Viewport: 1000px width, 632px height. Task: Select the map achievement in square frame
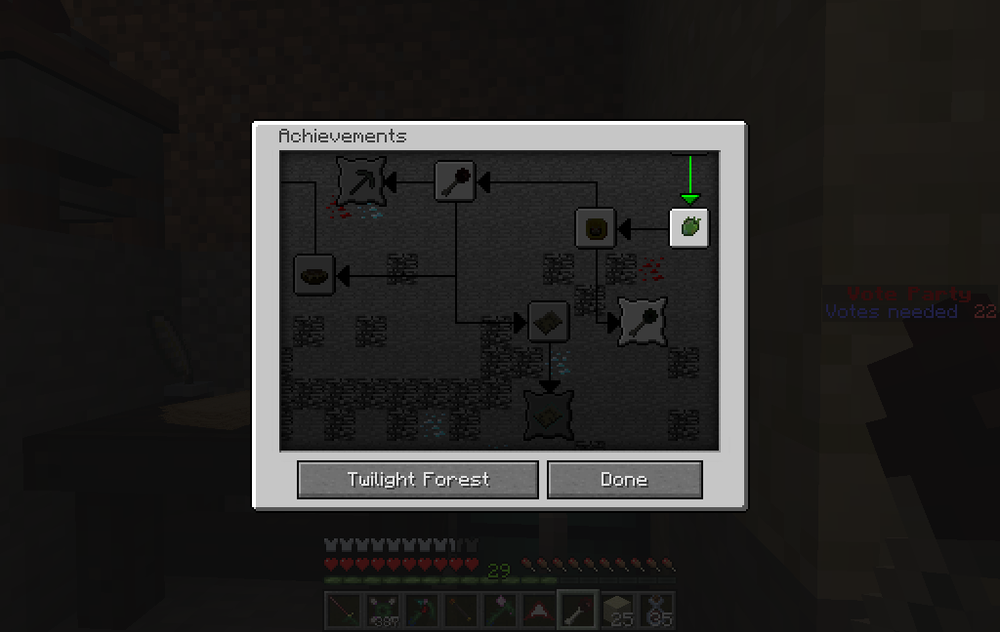(x=548, y=321)
